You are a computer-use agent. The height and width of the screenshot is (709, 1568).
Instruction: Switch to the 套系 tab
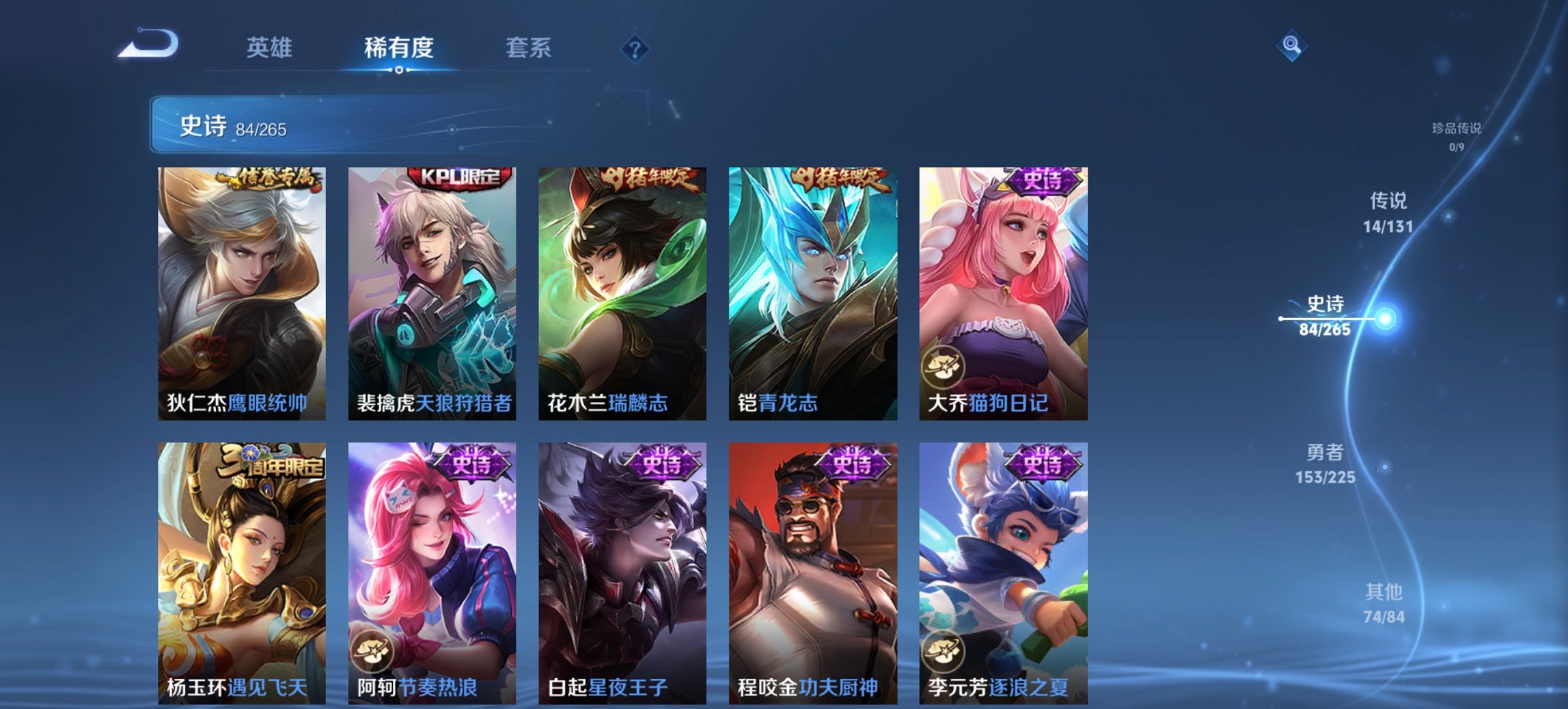(x=528, y=49)
